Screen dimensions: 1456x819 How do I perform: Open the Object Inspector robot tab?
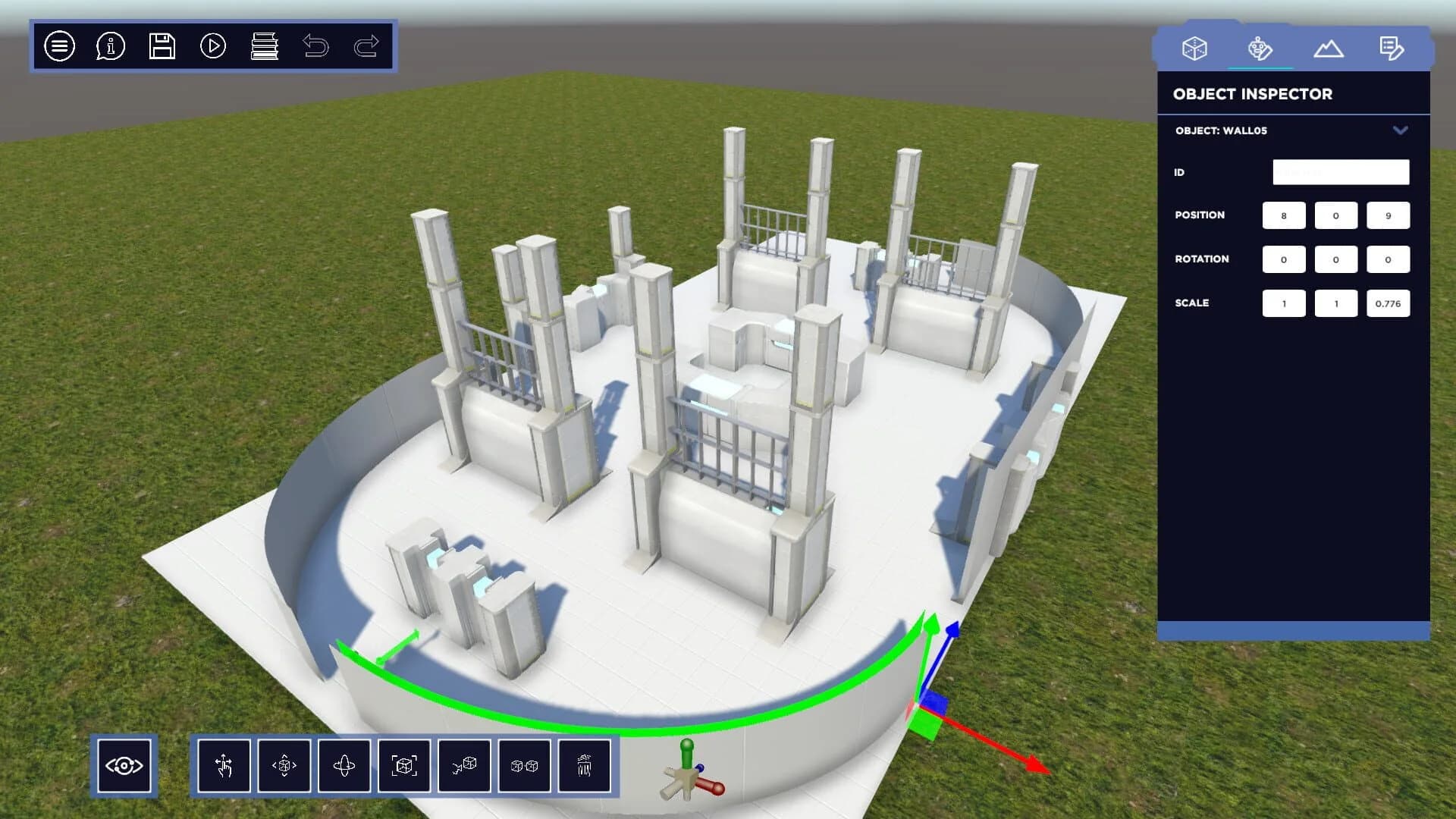click(1260, 48)
